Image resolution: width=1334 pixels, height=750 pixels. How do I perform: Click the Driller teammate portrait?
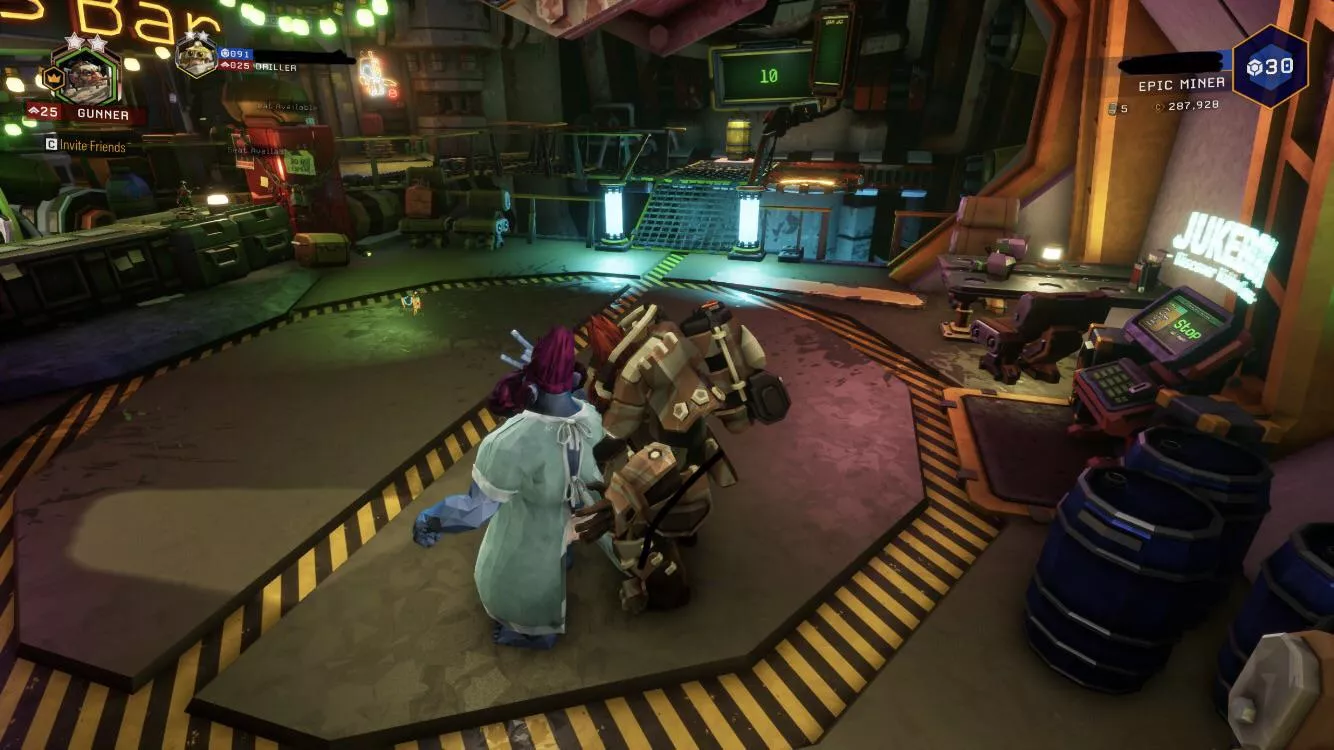[x=196, y=56]
